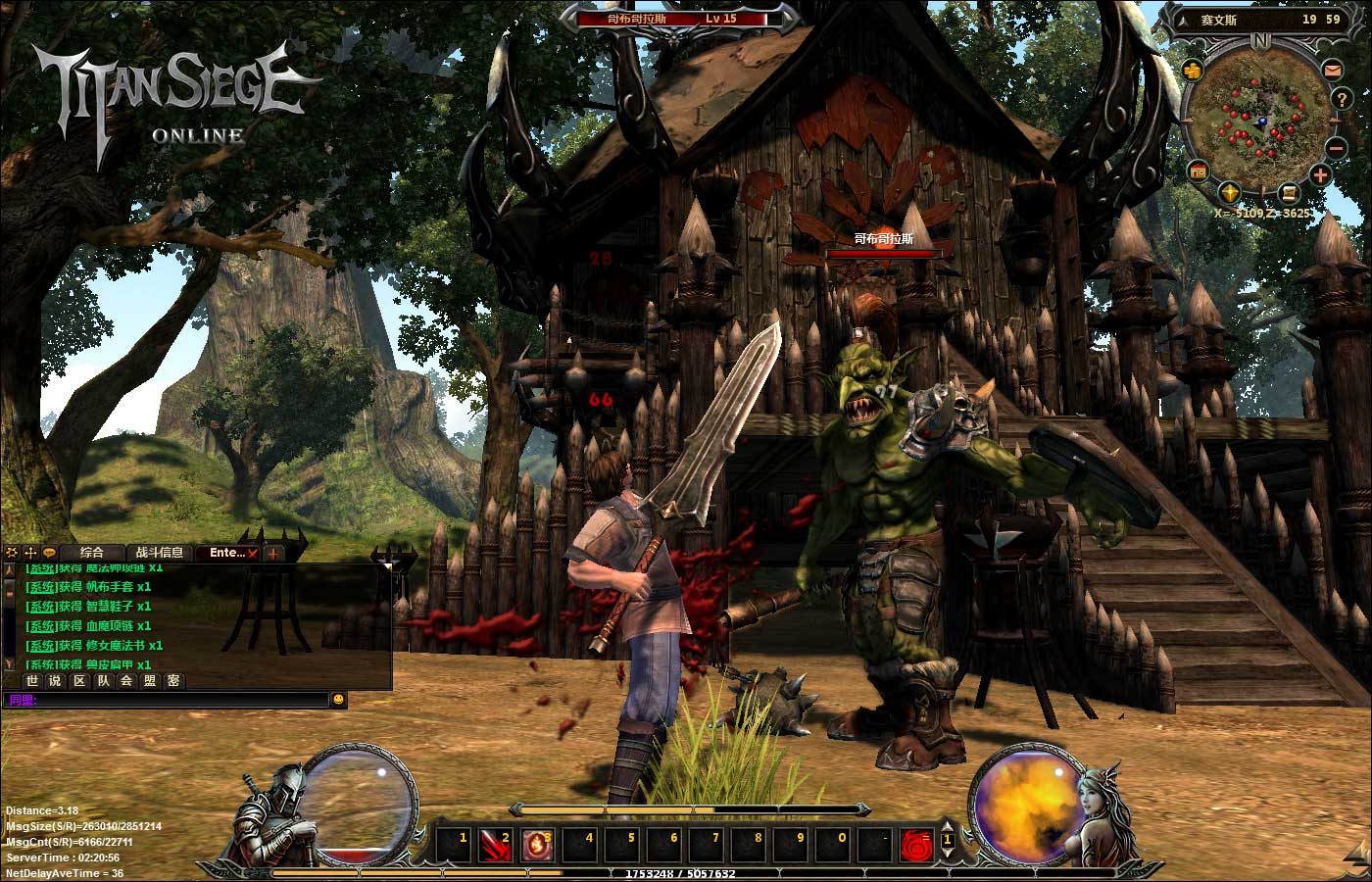Open the mail envelope icon by the minimap
The height and width of the screenshot is (882, 1372).
point(1332,70)
